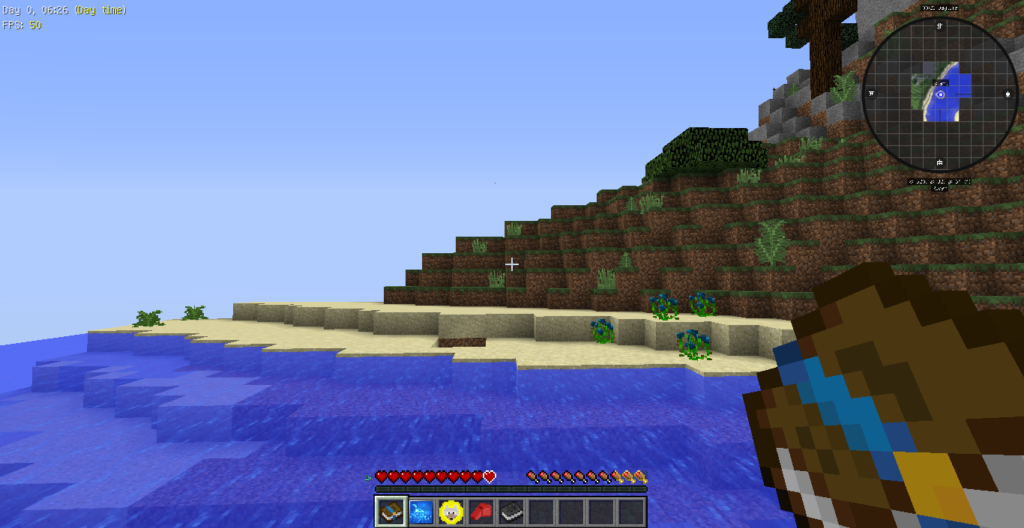Pick the red item in the hotbar

[481, 512]
